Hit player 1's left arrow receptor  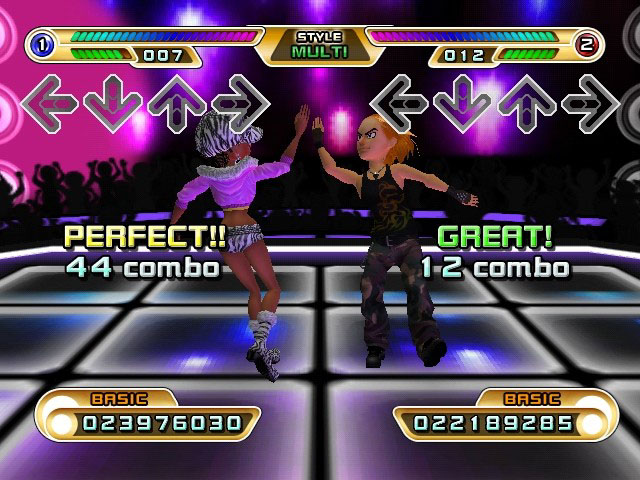tap(49, 104)
